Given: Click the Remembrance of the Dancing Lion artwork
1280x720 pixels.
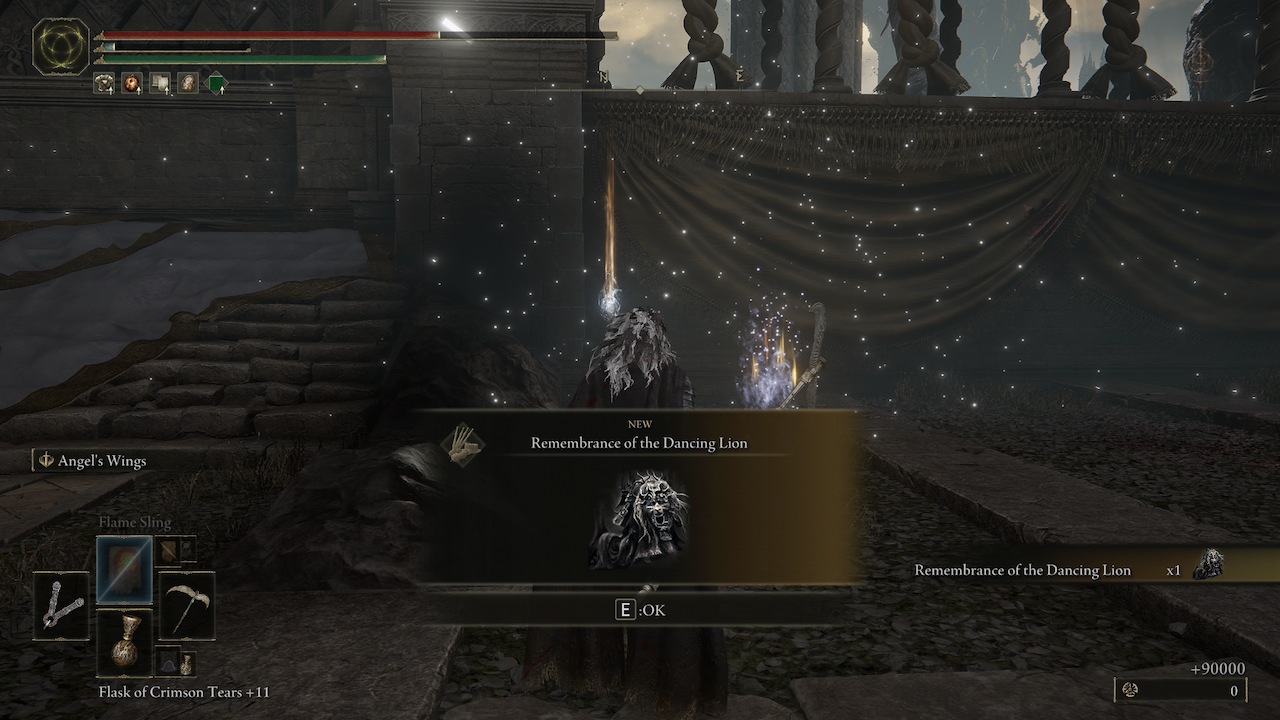Looking at the screenshot, I should point(639,520).
